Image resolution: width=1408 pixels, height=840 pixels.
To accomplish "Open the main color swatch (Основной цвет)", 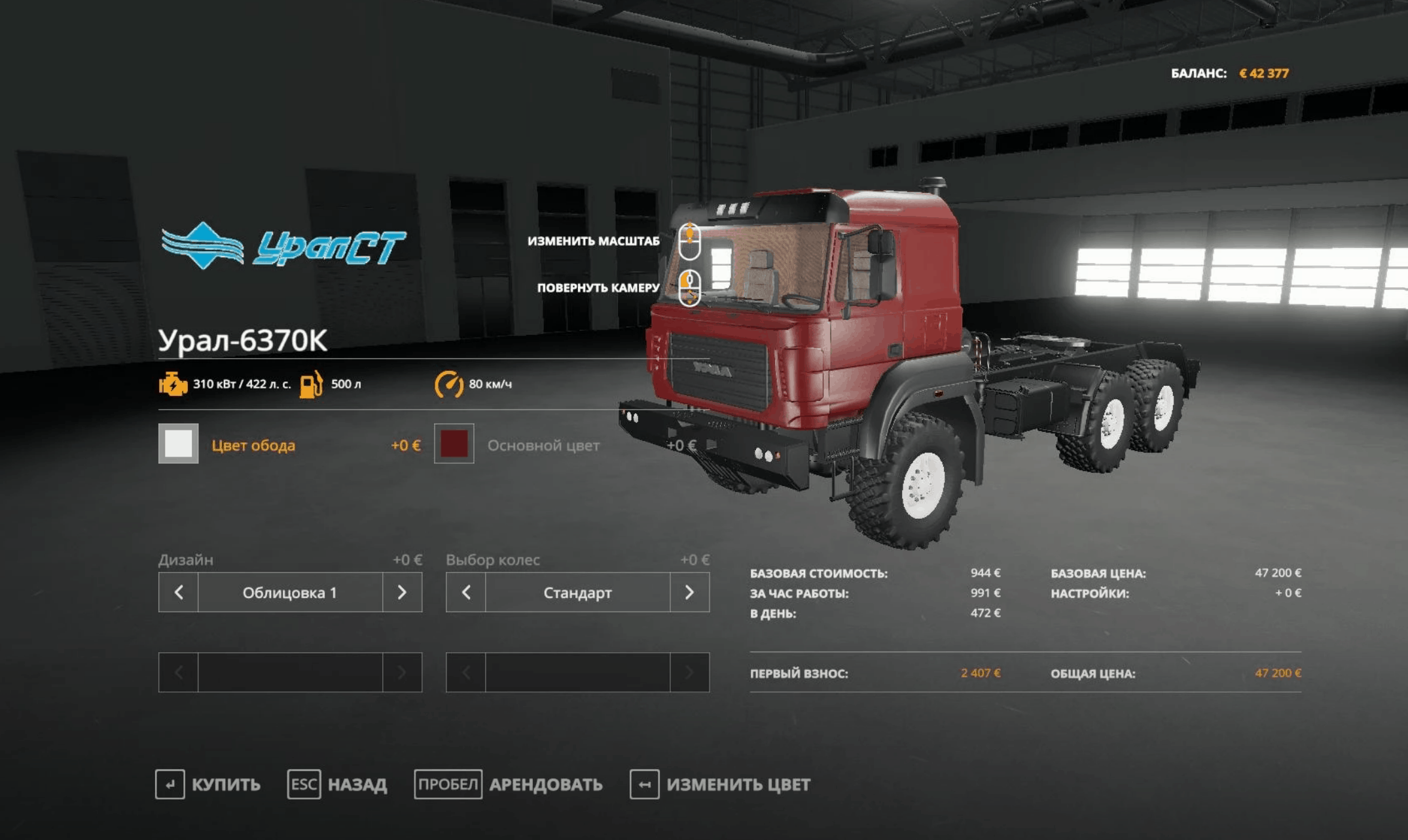I will click(454, 444).
